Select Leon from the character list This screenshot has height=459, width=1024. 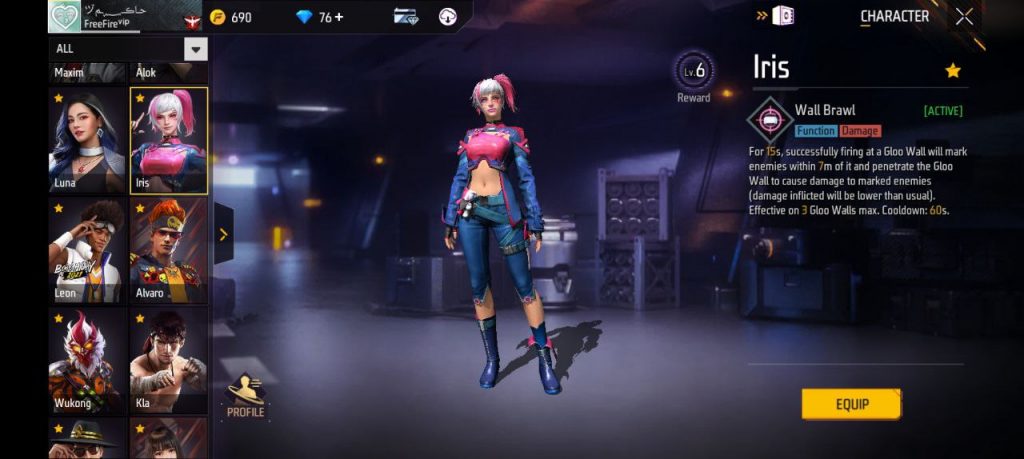(x=87, y=250)
